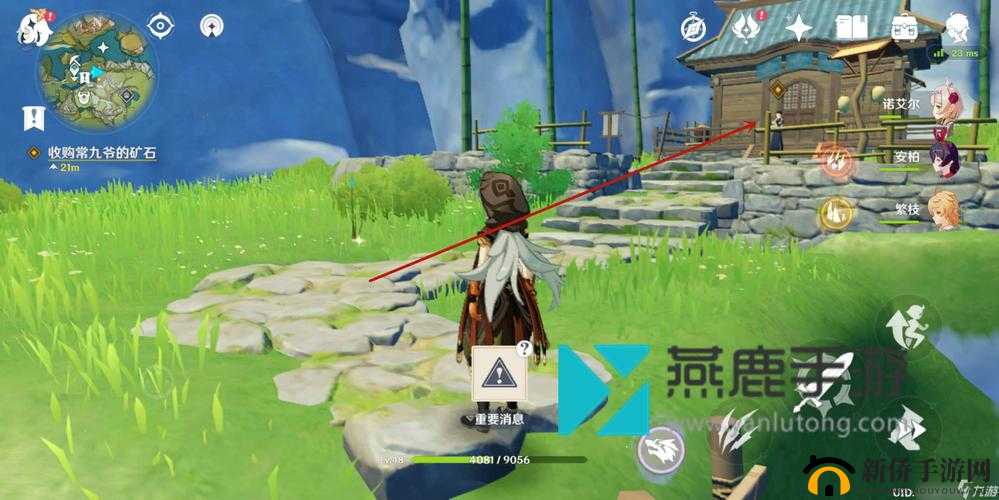
Task: Switch to party member 安柏
Action: (945, 157)
